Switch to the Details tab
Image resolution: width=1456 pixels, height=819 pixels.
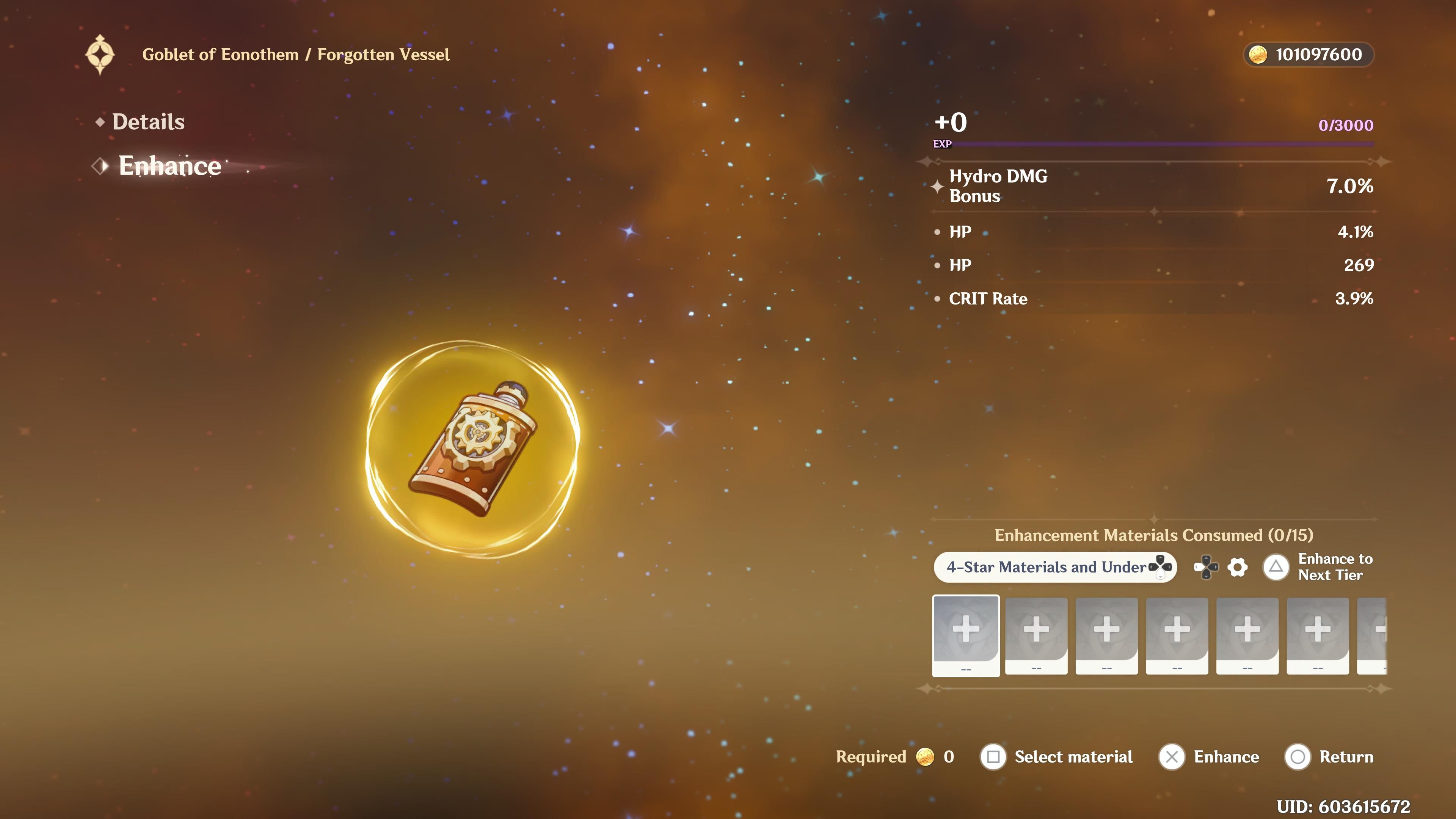coord(148,122)
